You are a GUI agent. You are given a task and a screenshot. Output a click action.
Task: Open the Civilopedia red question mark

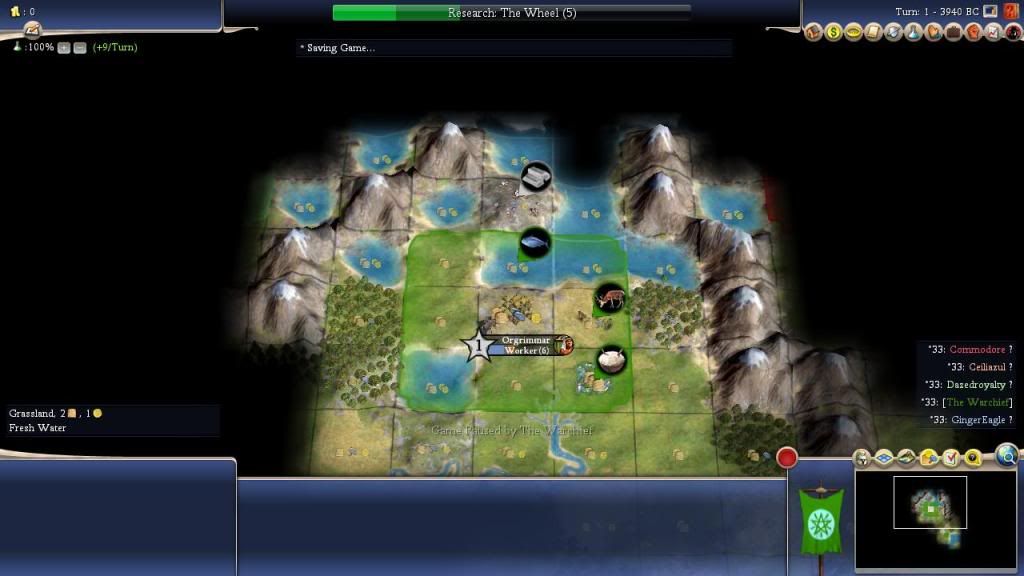[x=1010, y=11]
